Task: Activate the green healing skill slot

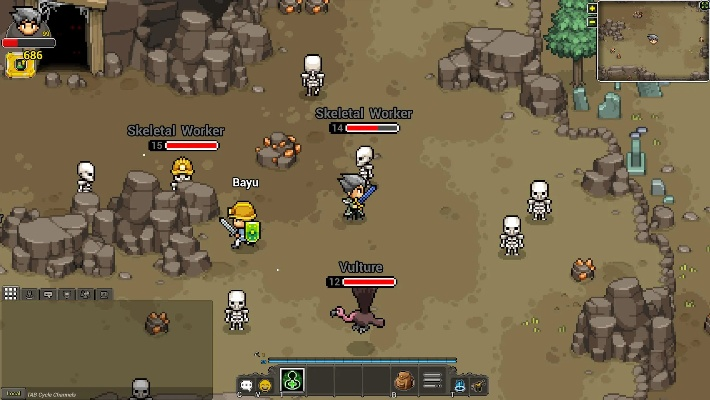Action: (292, 381)
